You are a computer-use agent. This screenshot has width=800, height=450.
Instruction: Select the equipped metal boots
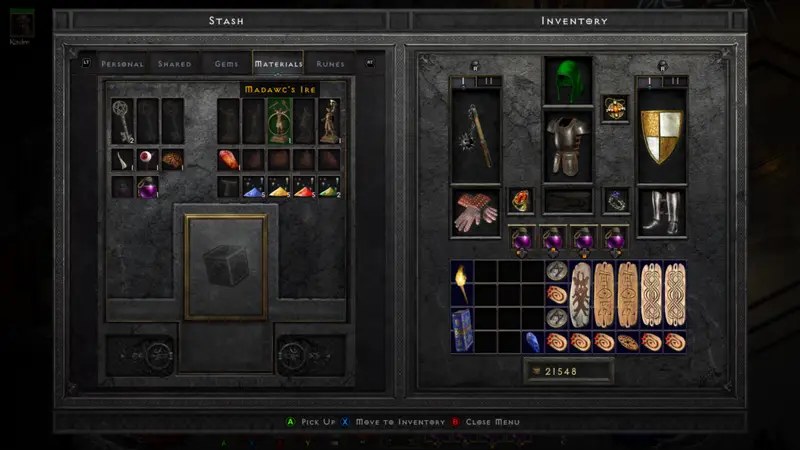[661, 212]
